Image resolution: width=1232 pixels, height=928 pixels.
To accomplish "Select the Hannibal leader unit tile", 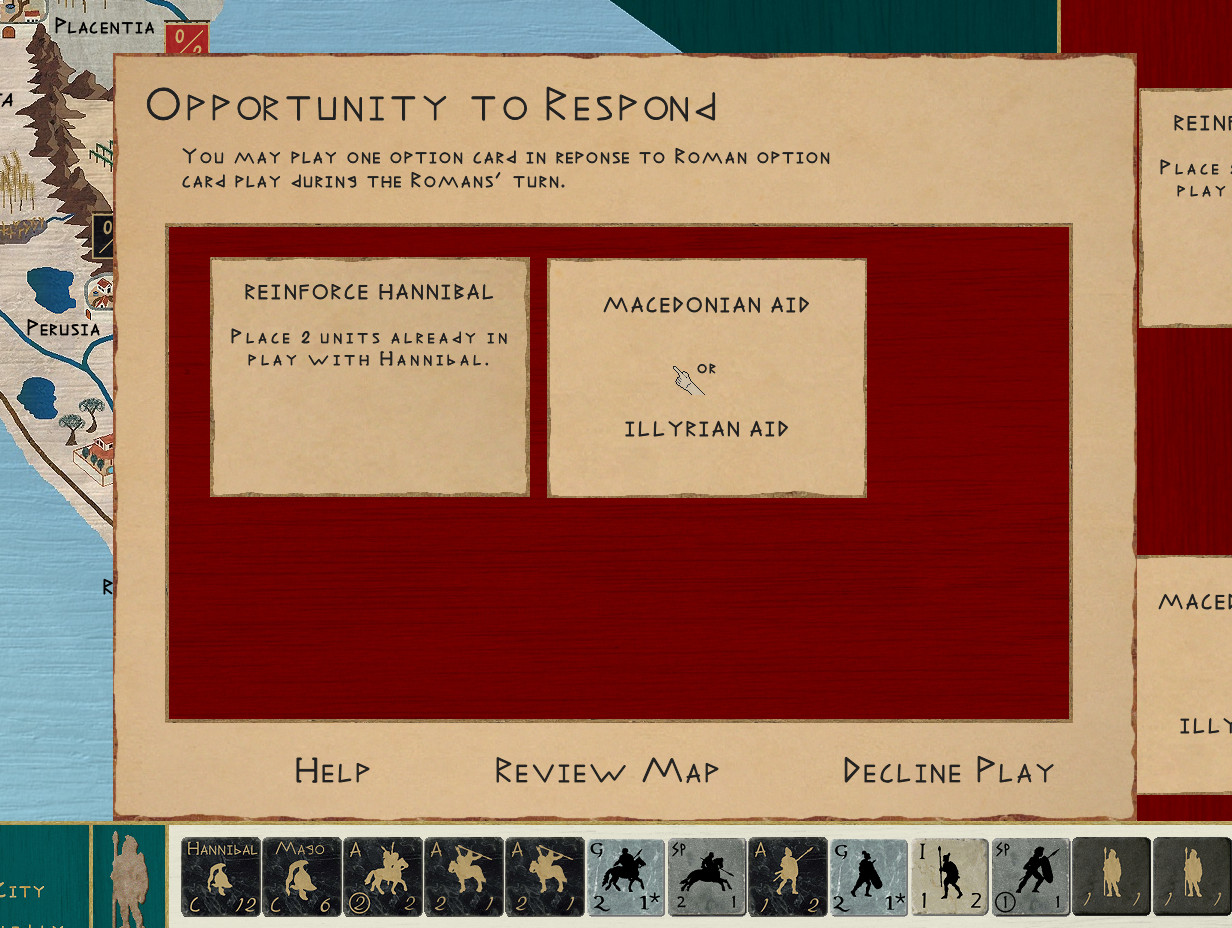I will [221, 877].
